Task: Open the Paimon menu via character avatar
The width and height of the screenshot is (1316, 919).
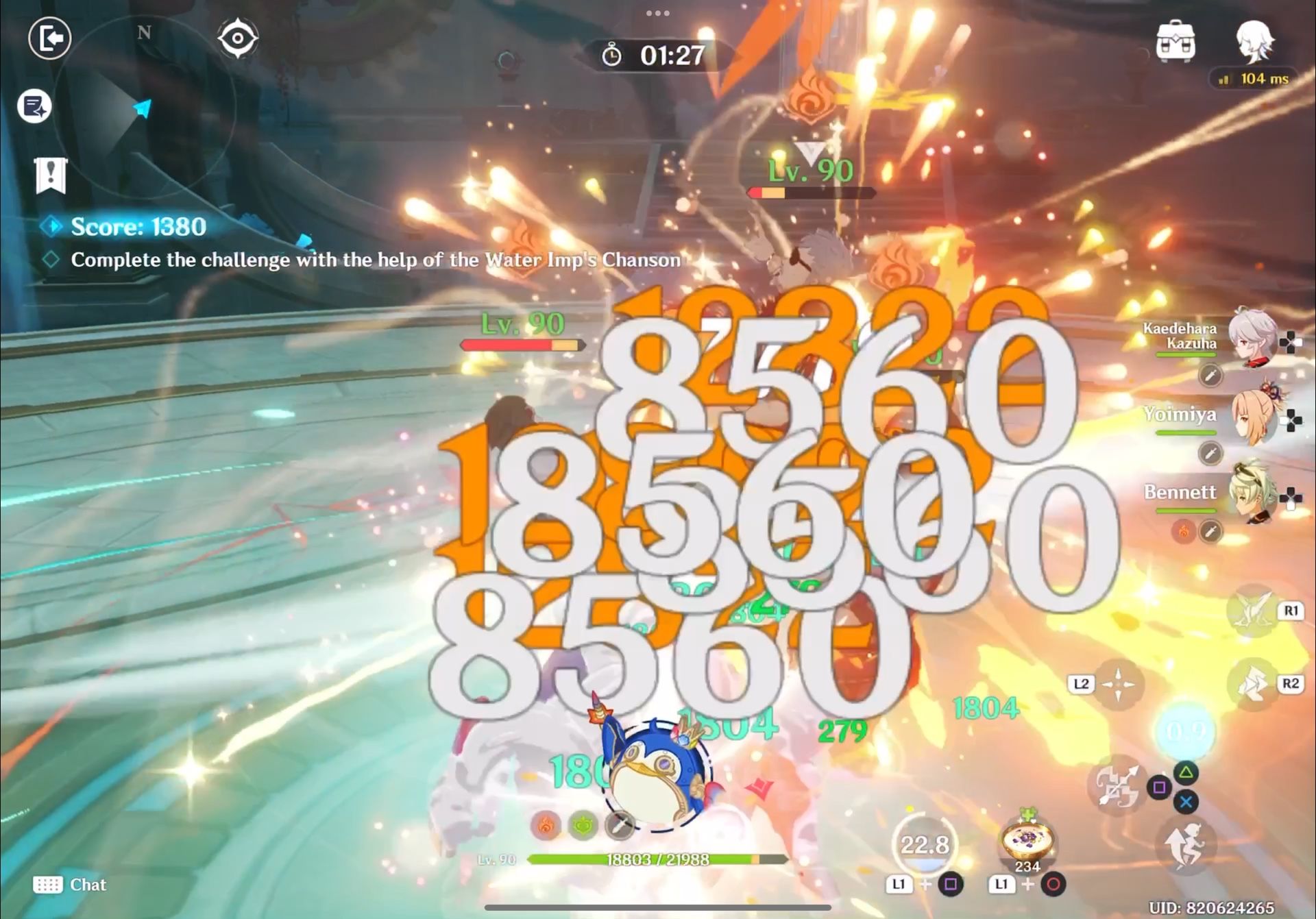Action: coord(1256,44)
